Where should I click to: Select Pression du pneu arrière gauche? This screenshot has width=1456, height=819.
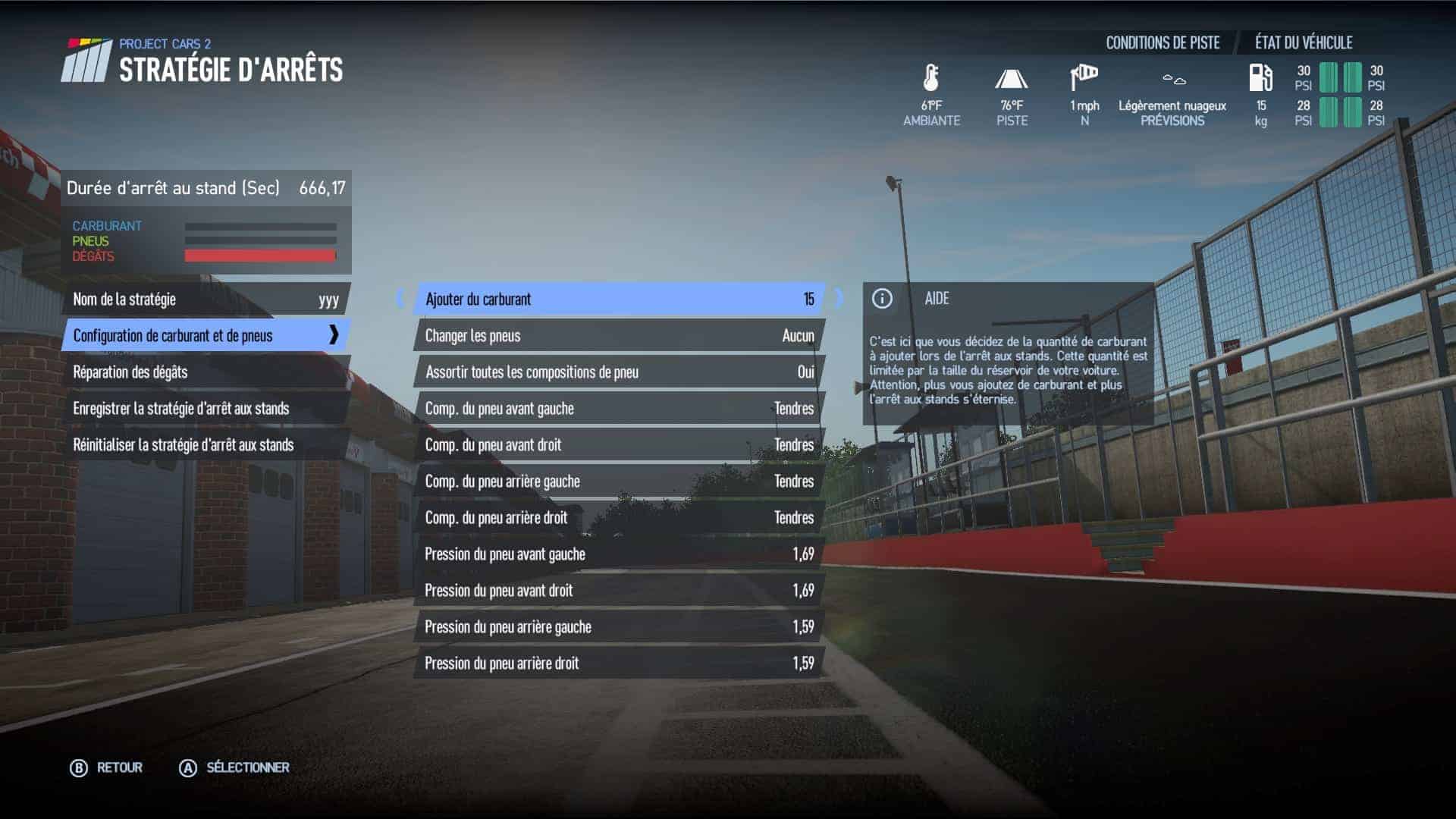619,627
